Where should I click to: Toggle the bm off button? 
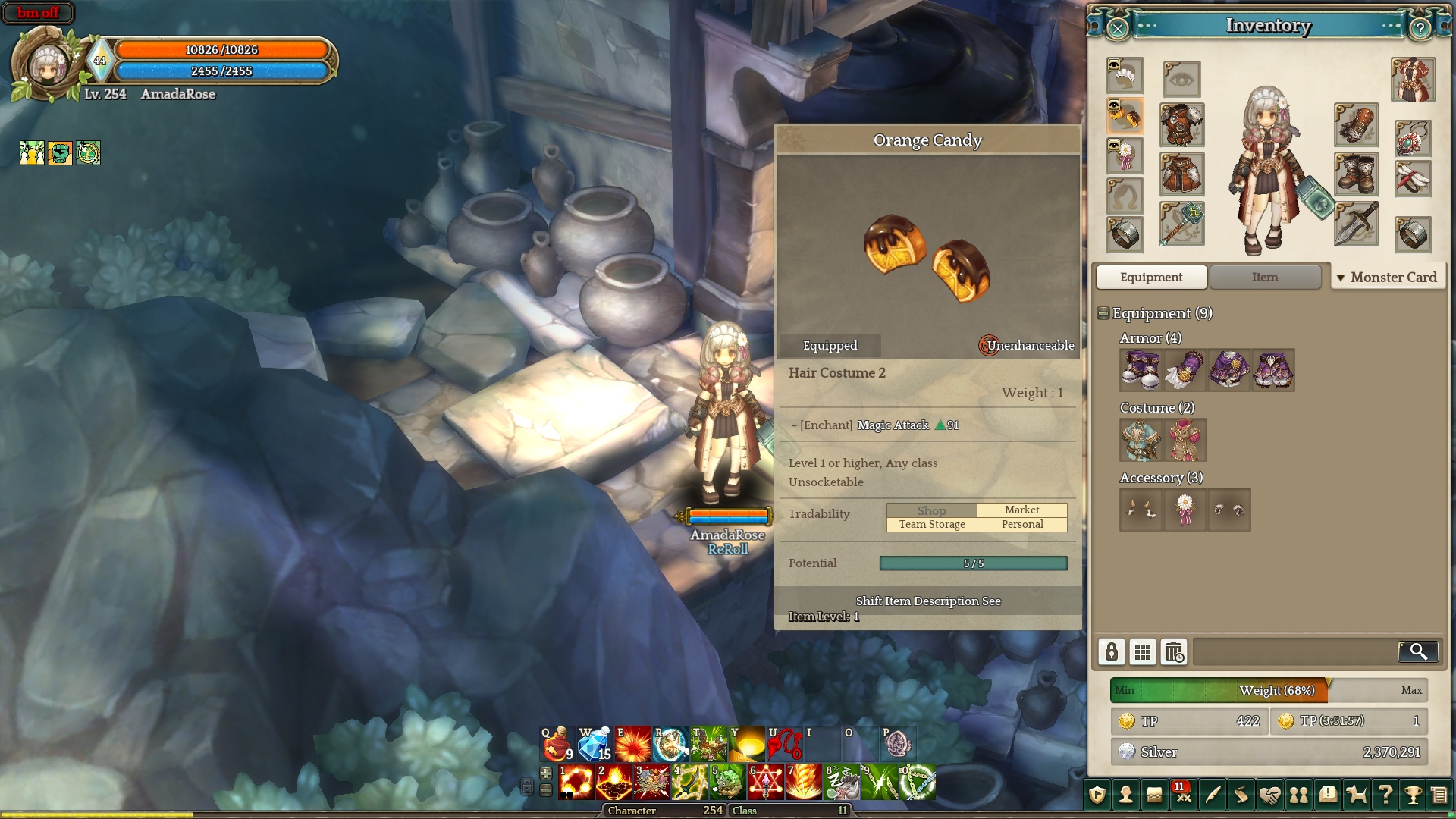click(38, 13)
